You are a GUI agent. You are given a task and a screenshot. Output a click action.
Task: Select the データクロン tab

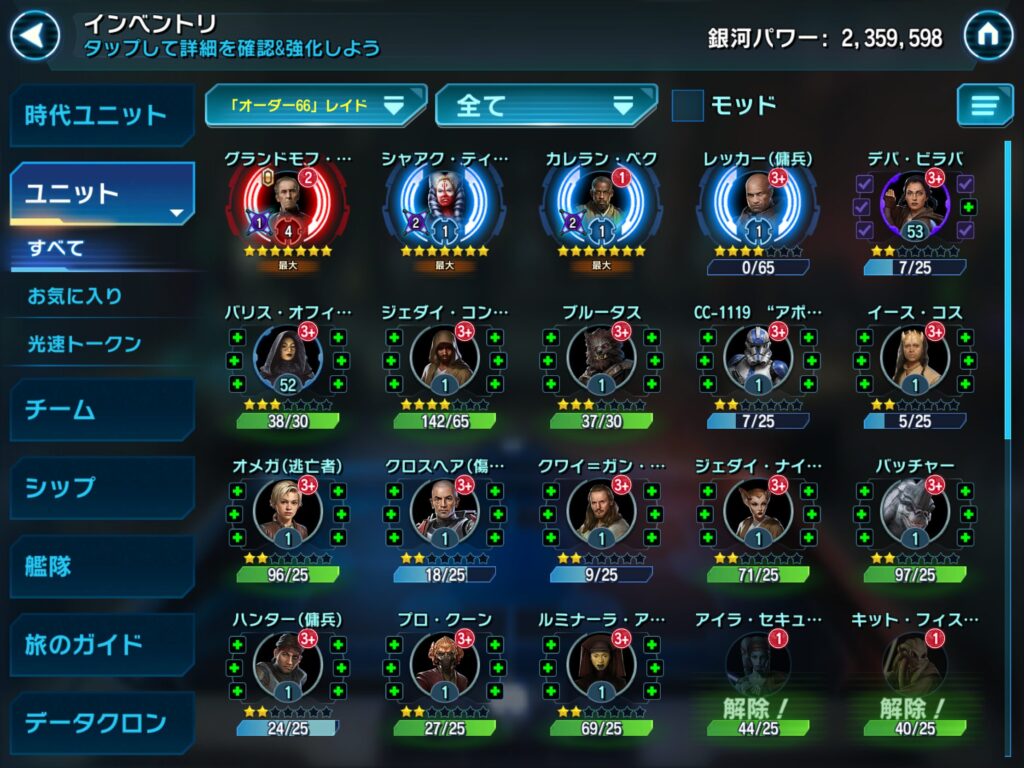101,722
